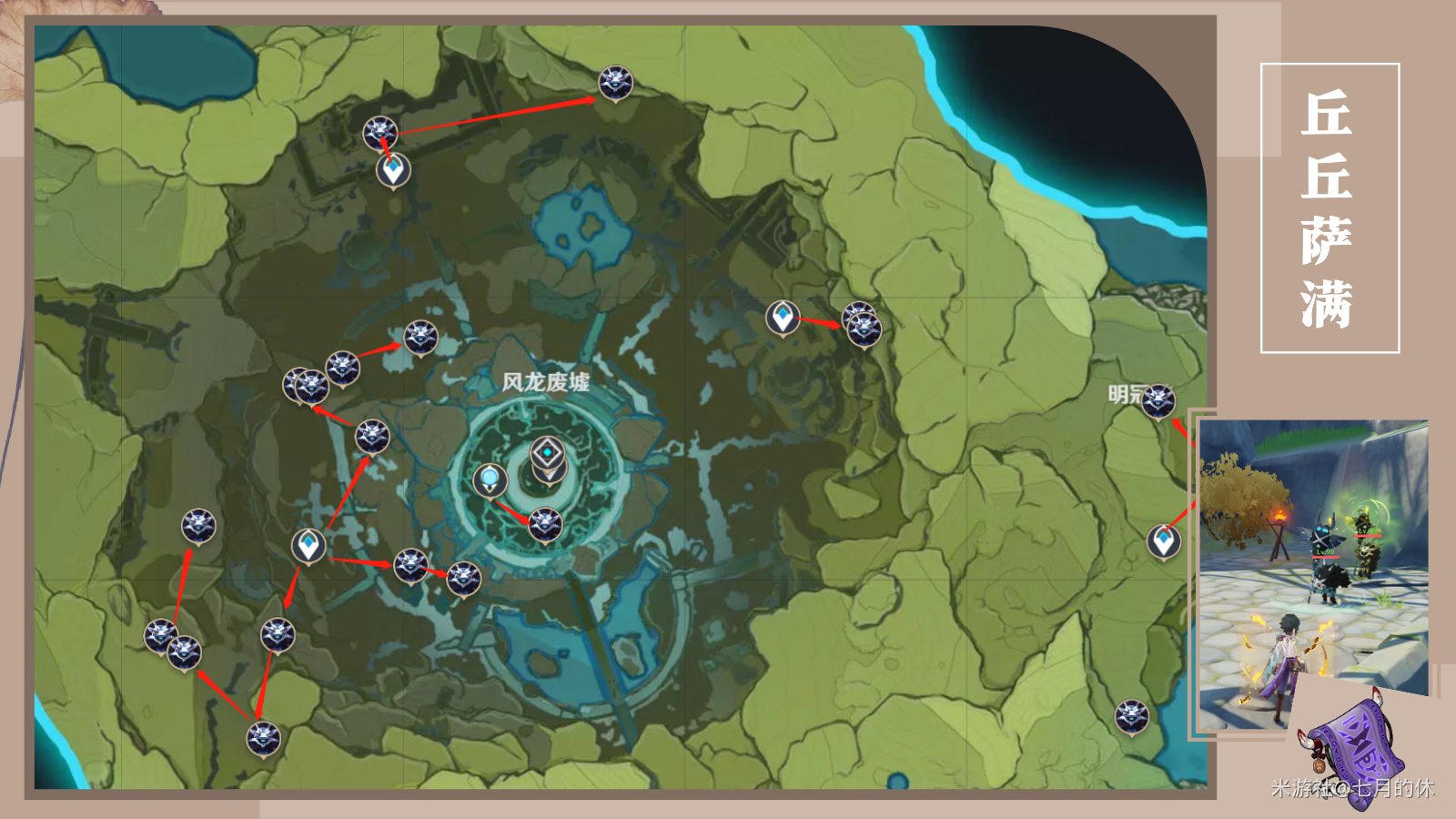The width and height of the screenshot is (1456, 819).
Task: Click the 风龙废墟 map label
Action: point(545,382)
